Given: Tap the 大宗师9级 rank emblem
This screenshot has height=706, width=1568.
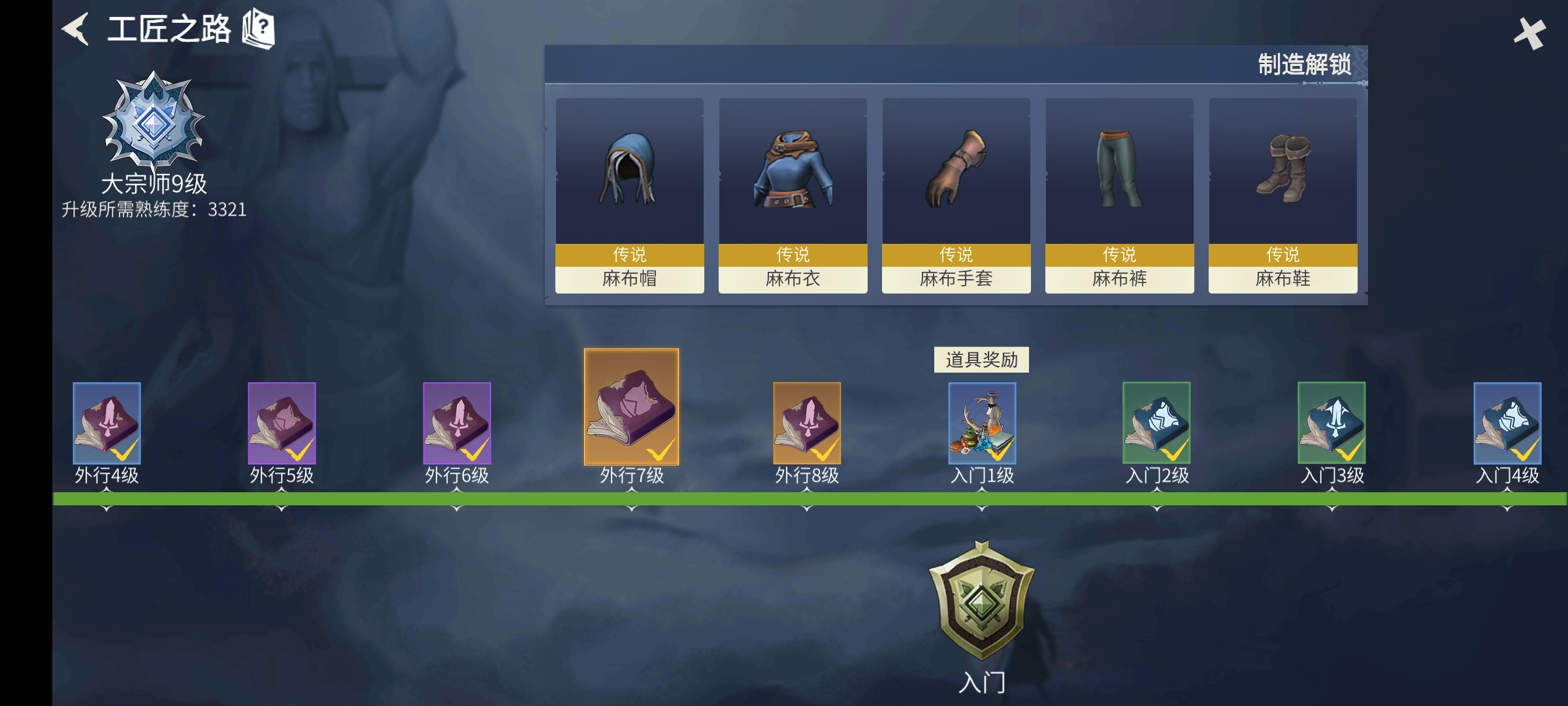Looking at the screenshot, I should [x=154, y=120].
